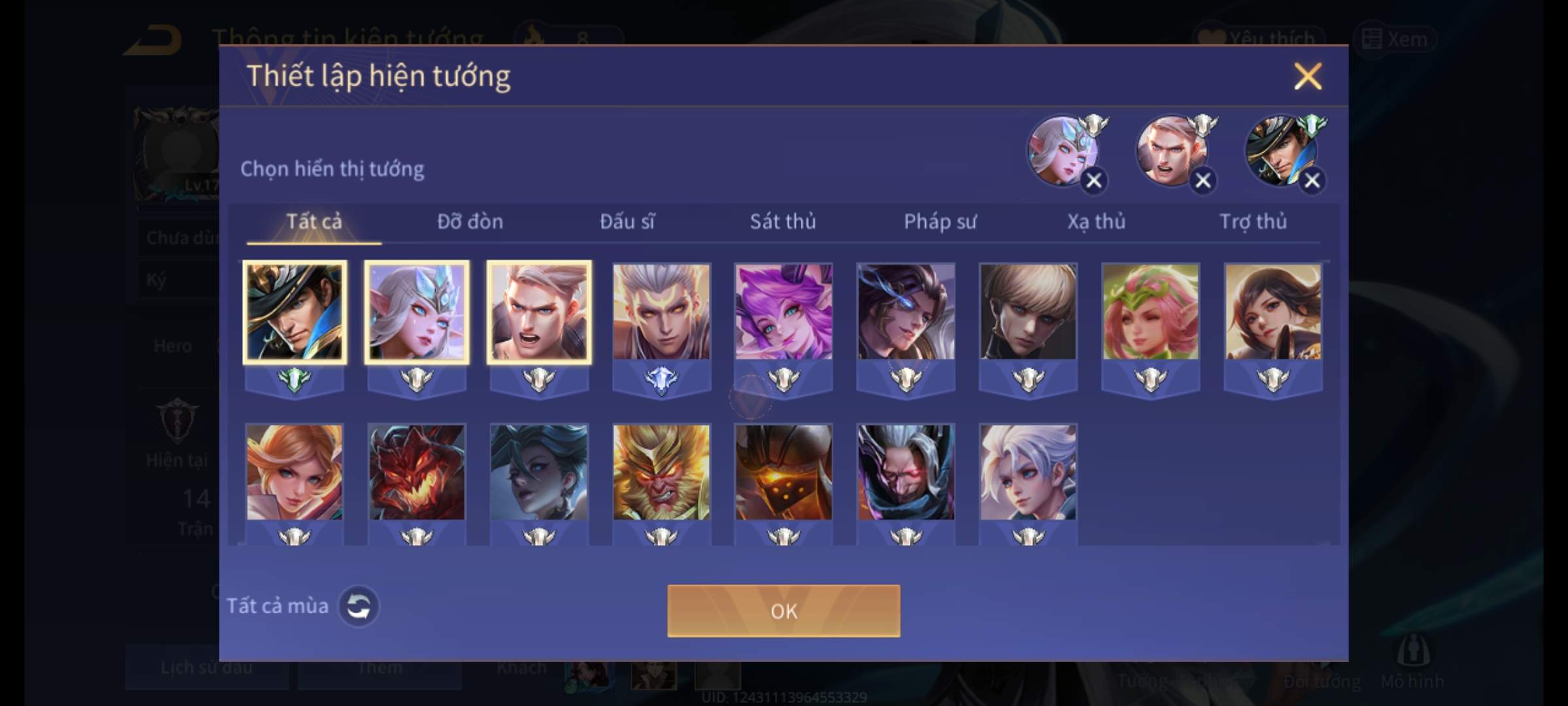Switch to the Xạ thủ tab
Image resolution: width=1568 pixels, height=706 pixels.
click(x=1096, y=222)
